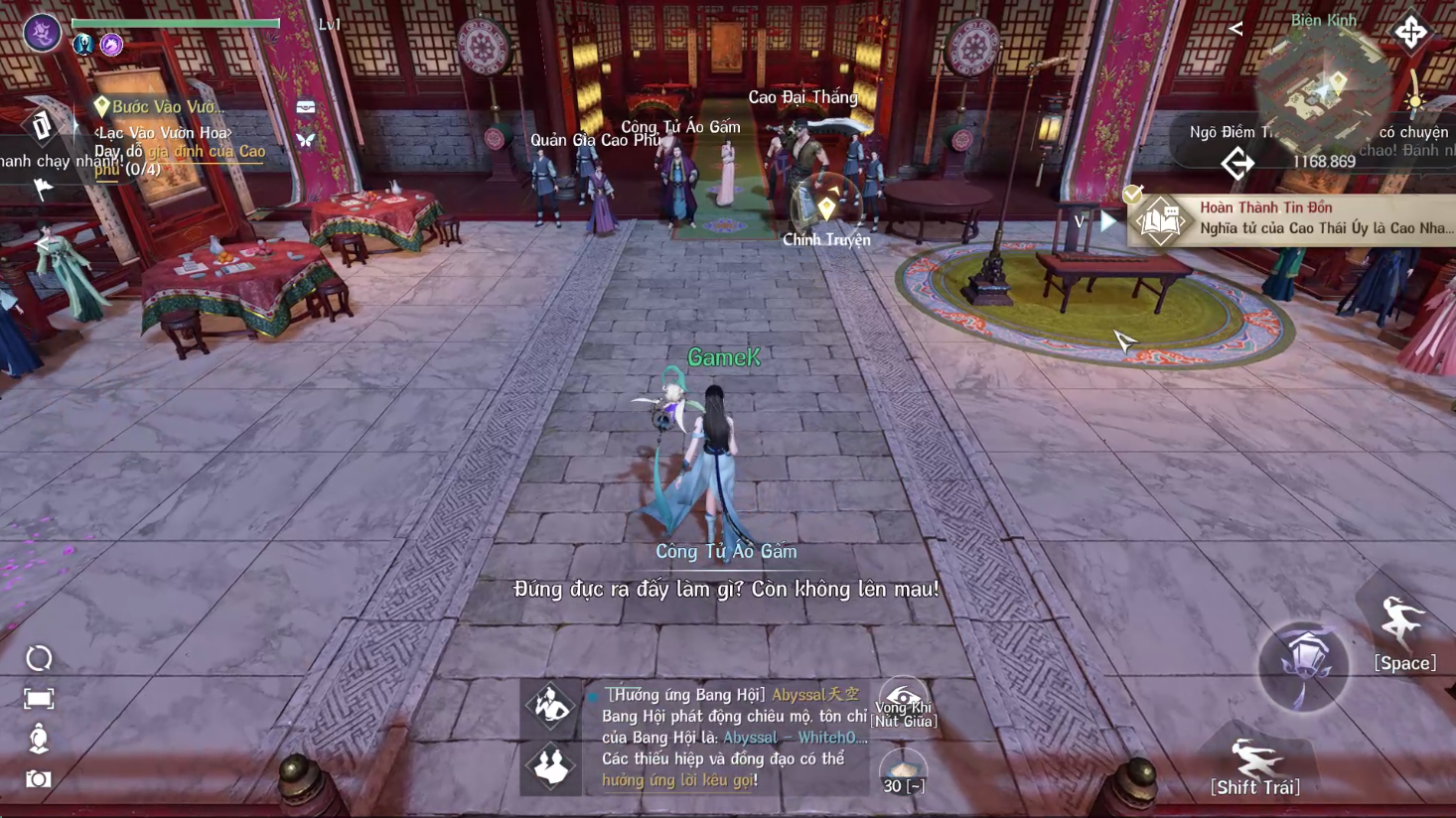Click the circular arrow refresh icon
The height and width of the screenshot is (818, 1456).
pos(39,658)
